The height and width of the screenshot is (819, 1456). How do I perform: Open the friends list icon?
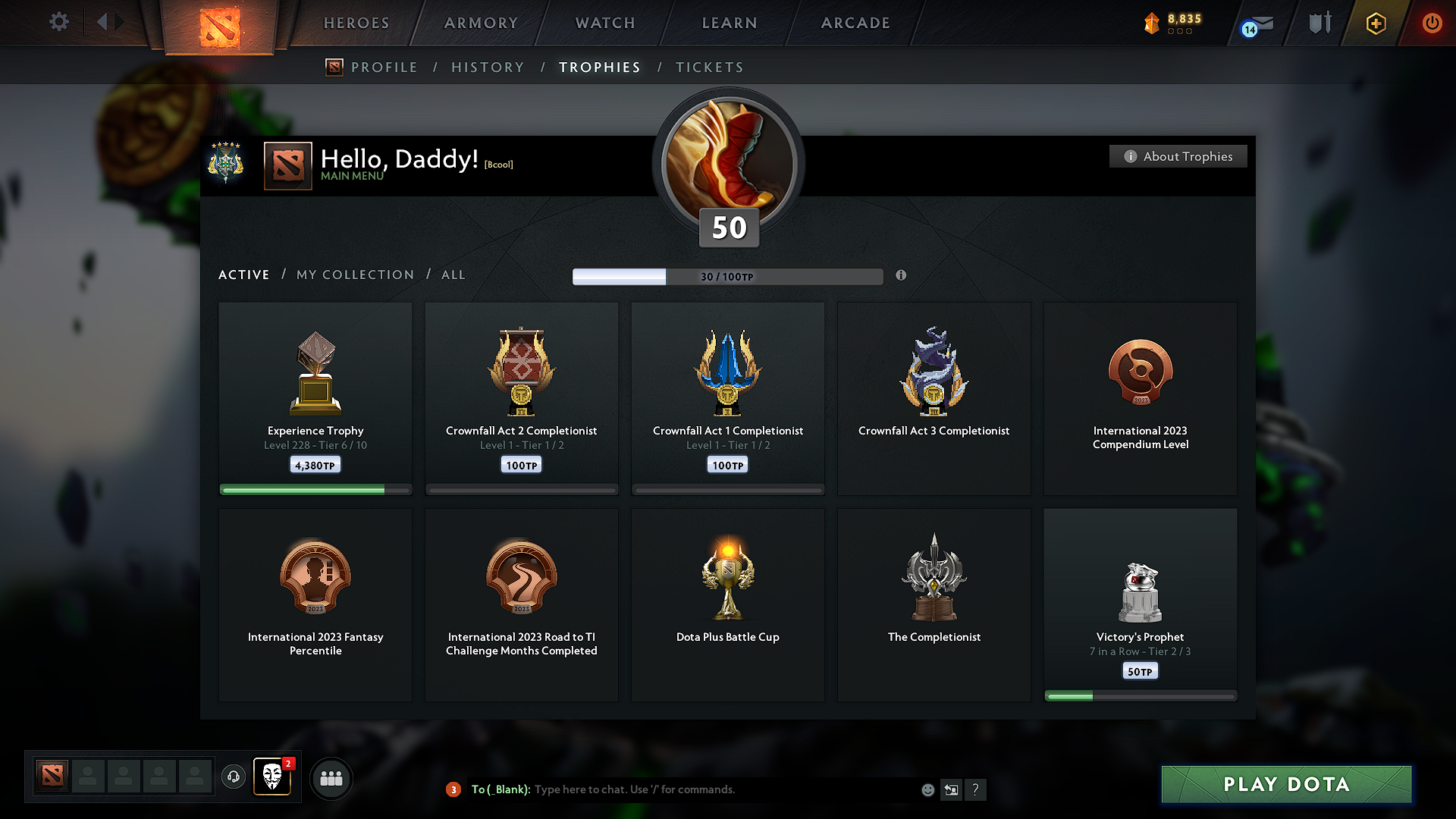tap(331, 778)
